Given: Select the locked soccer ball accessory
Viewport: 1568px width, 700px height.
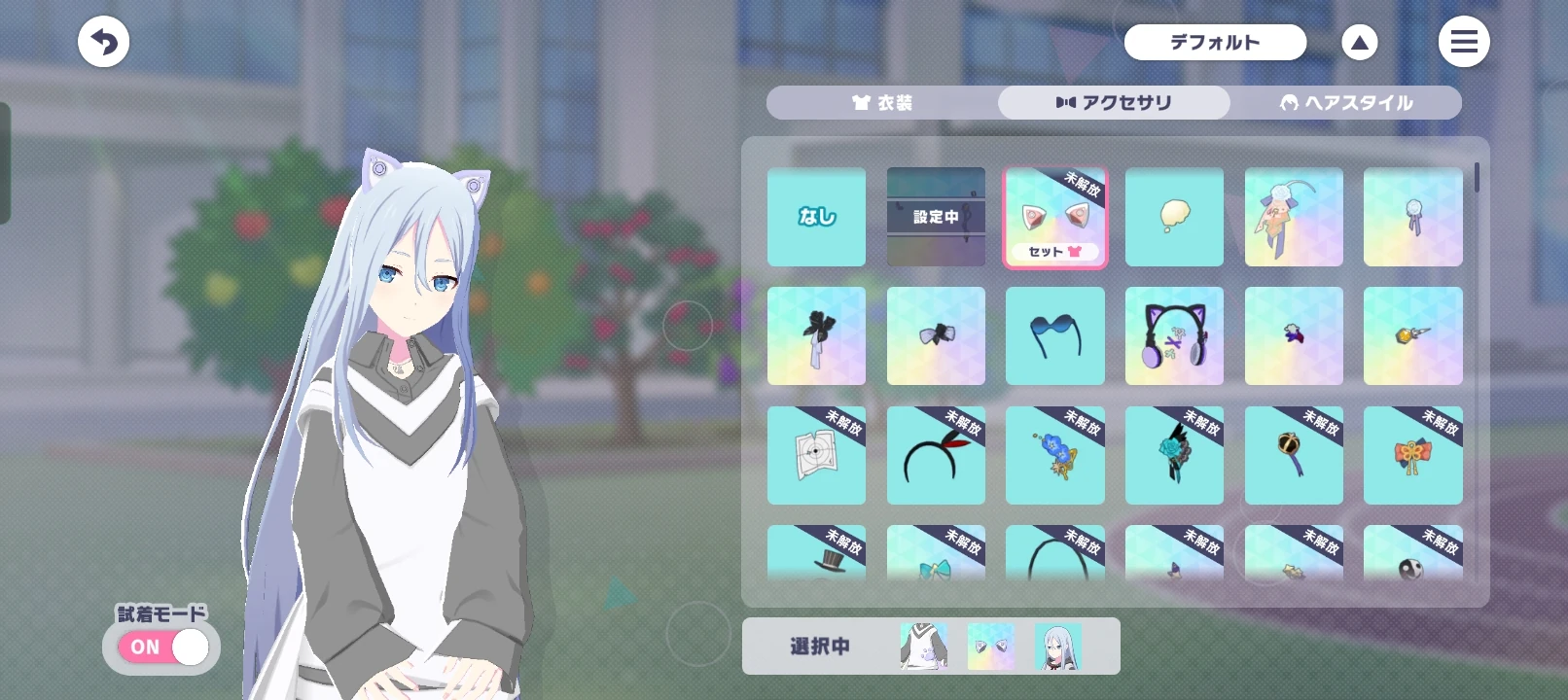Looking at the screenshot, I should coord(1412,564).
